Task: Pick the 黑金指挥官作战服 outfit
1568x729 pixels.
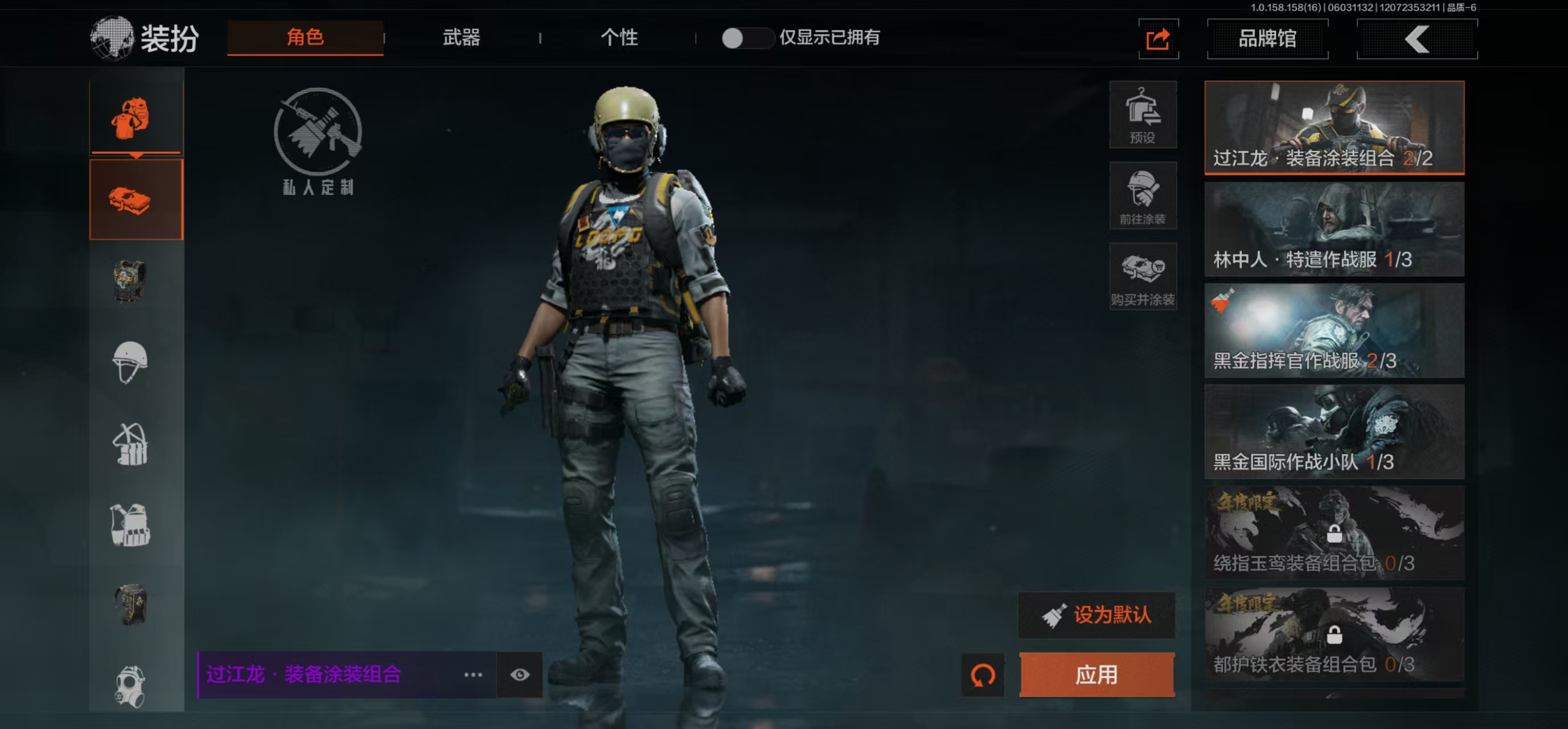Action: (1333, 330)
